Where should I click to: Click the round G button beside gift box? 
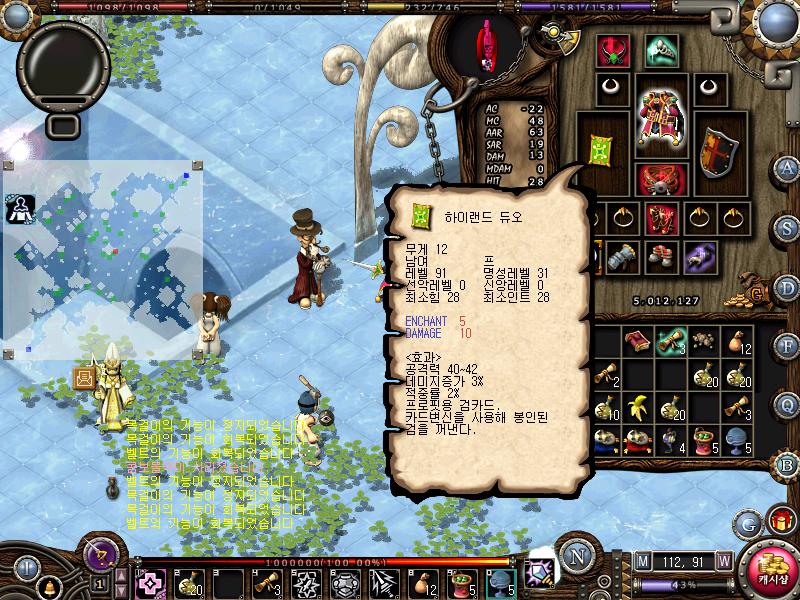click(747, 523)
